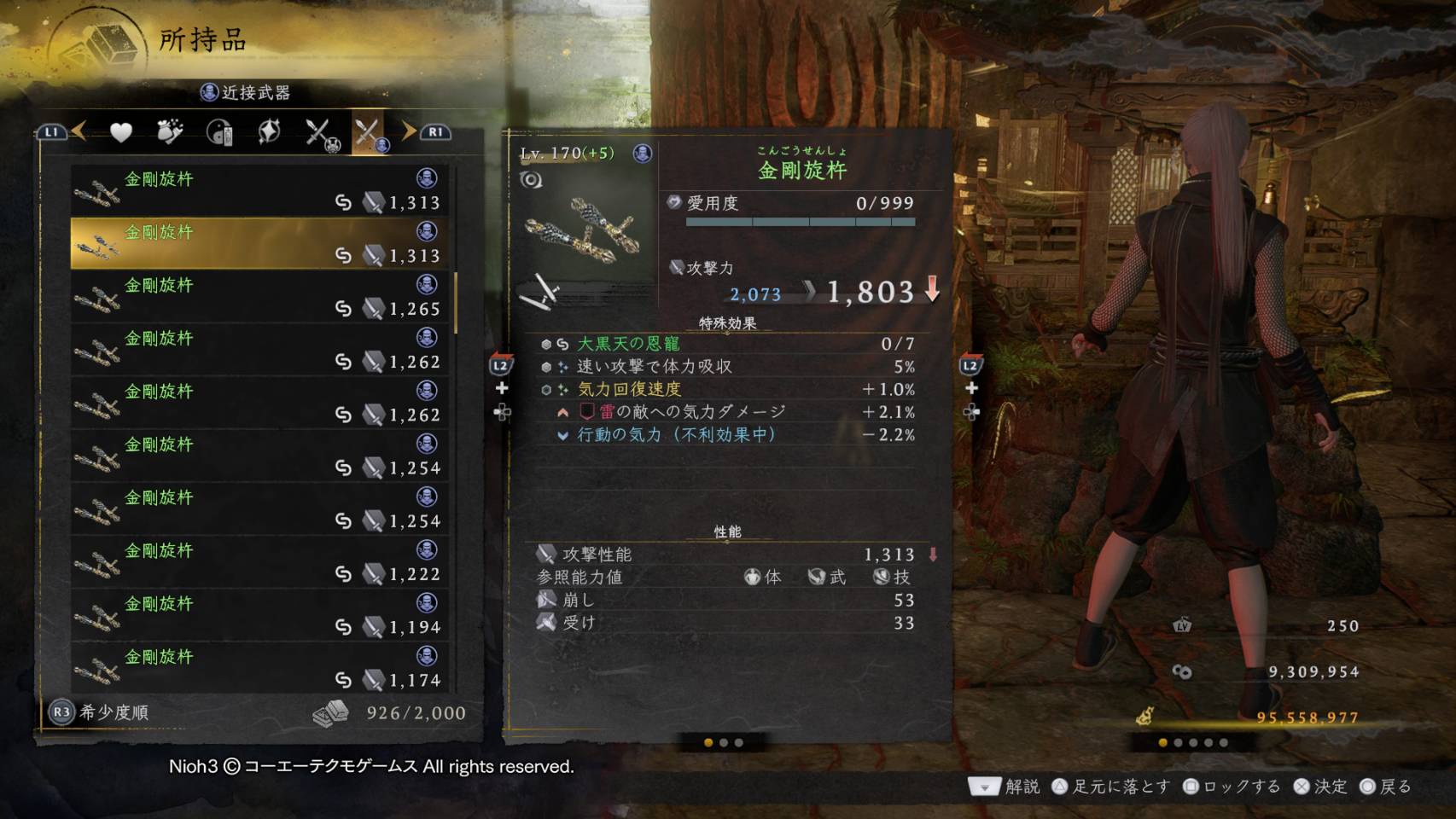The height and width of the screenshot is (819, 1456).
Task: Click the highlighted 金剛旋杵 weapon row
Action: 260,243
